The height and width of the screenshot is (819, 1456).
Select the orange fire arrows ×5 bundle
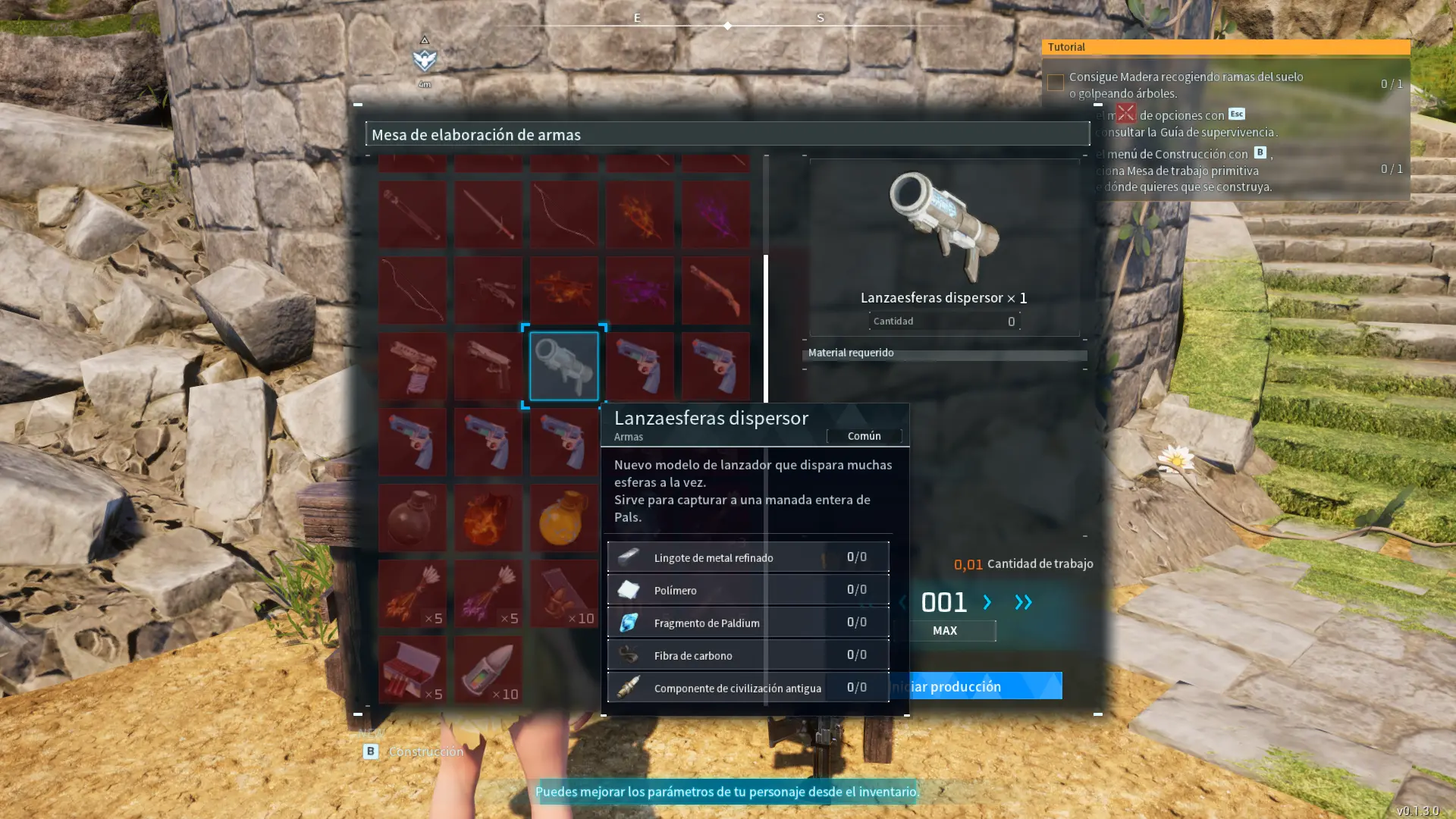[412, 594]
